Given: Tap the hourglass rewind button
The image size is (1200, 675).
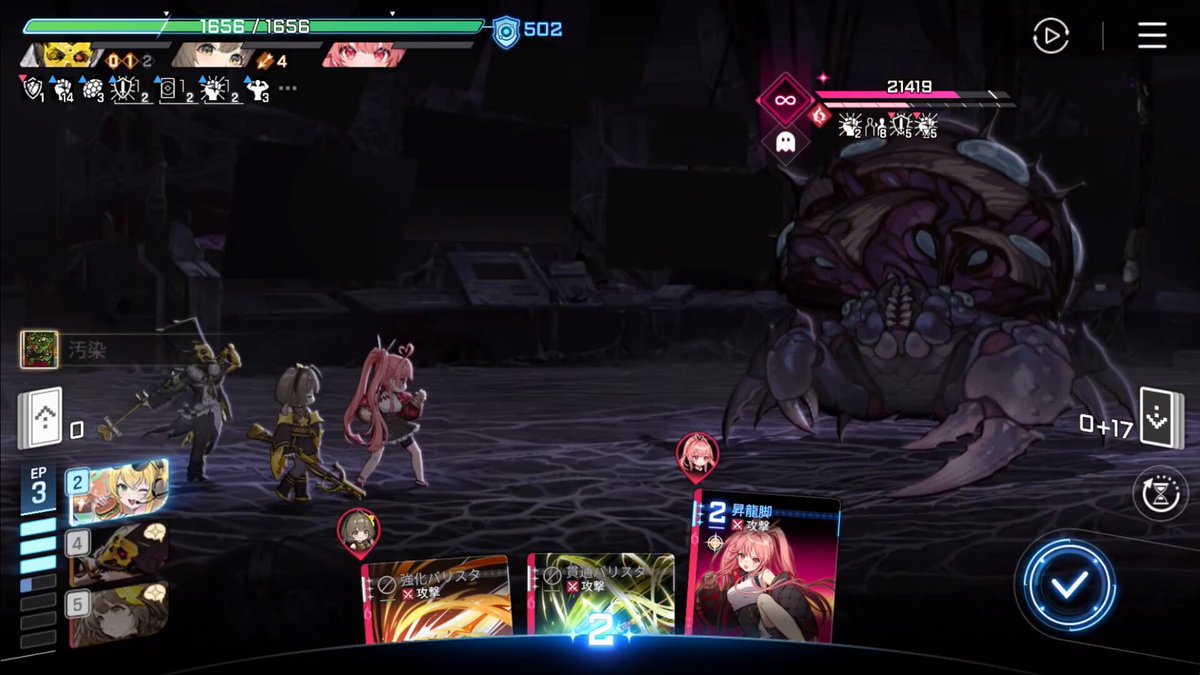Looking at the screenshot, I should coord(1159,495).
